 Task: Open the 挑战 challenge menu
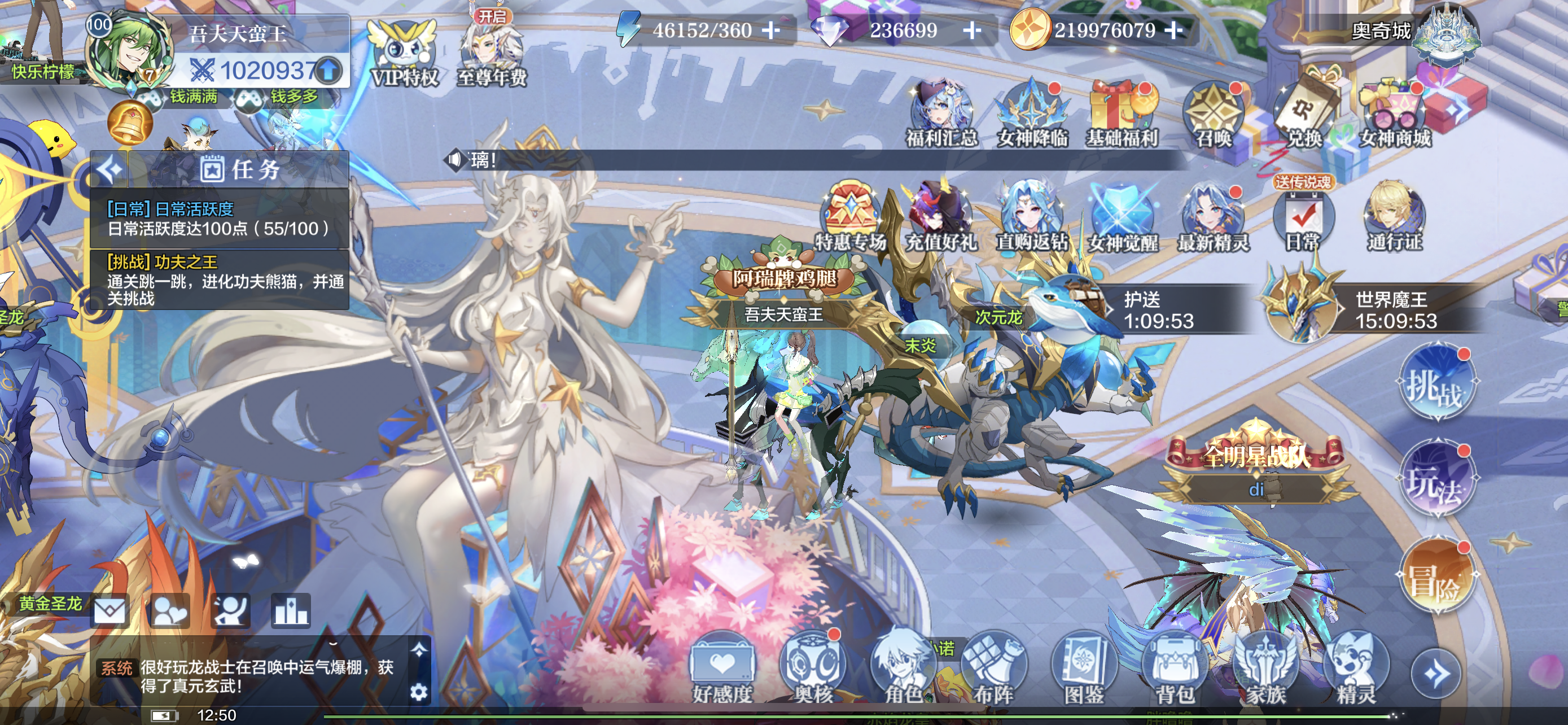point(1436,385)
